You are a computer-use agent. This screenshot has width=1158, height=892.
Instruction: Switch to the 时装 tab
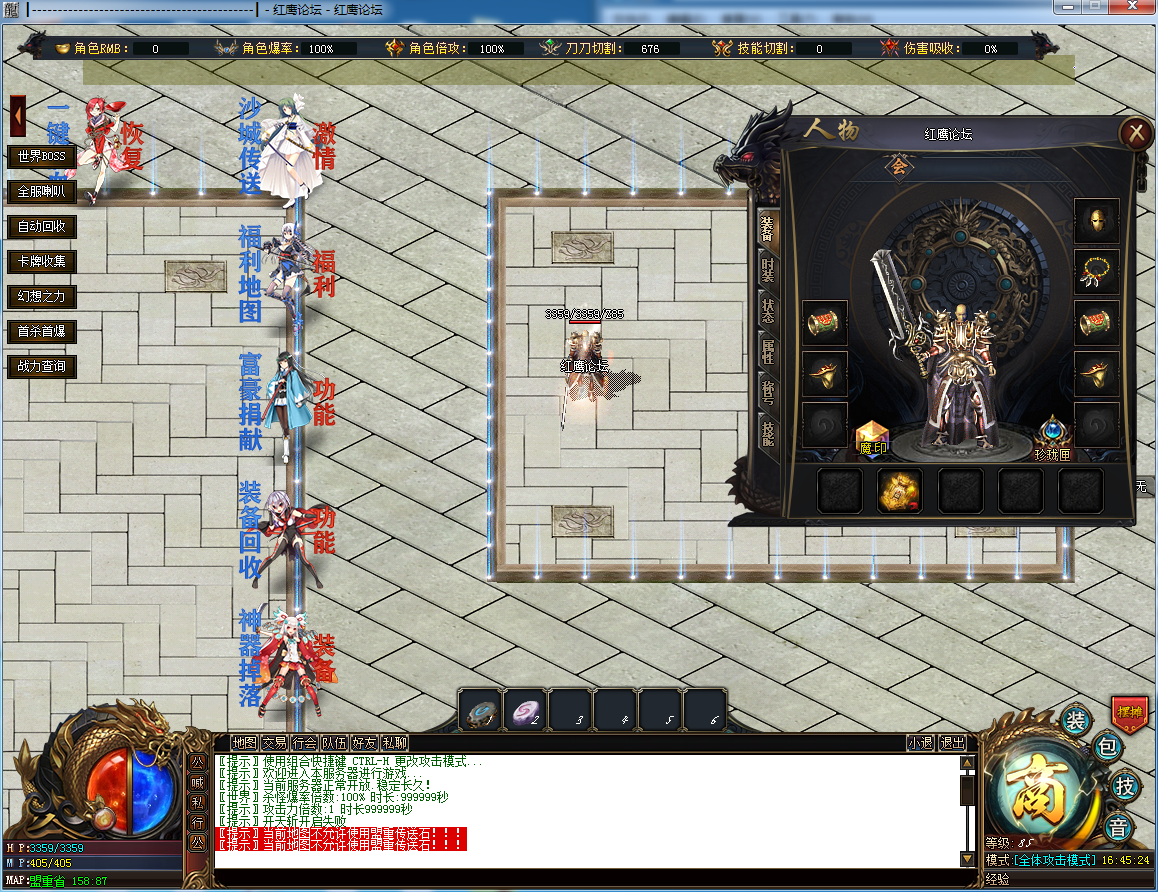767,271
